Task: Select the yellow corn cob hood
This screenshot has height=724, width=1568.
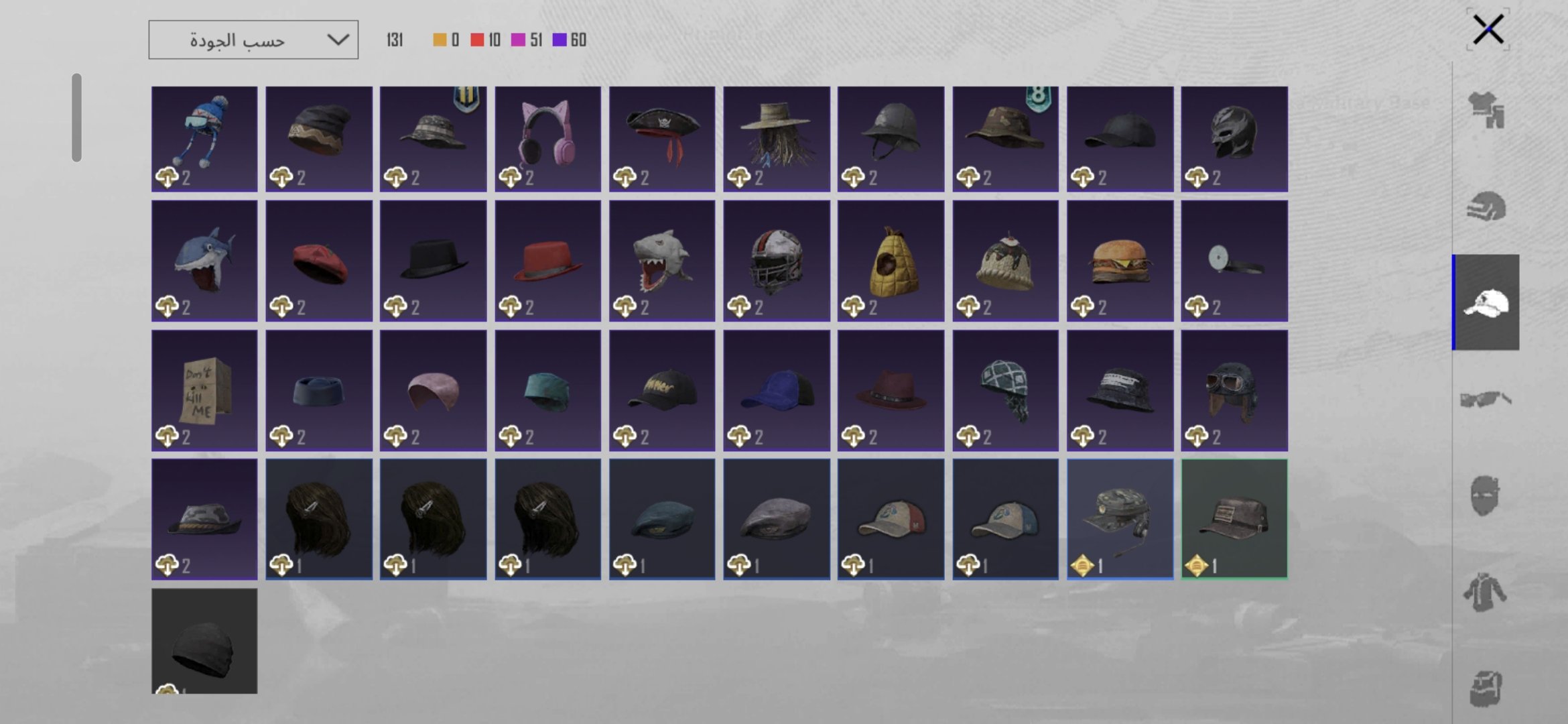Action: point(891,260)
